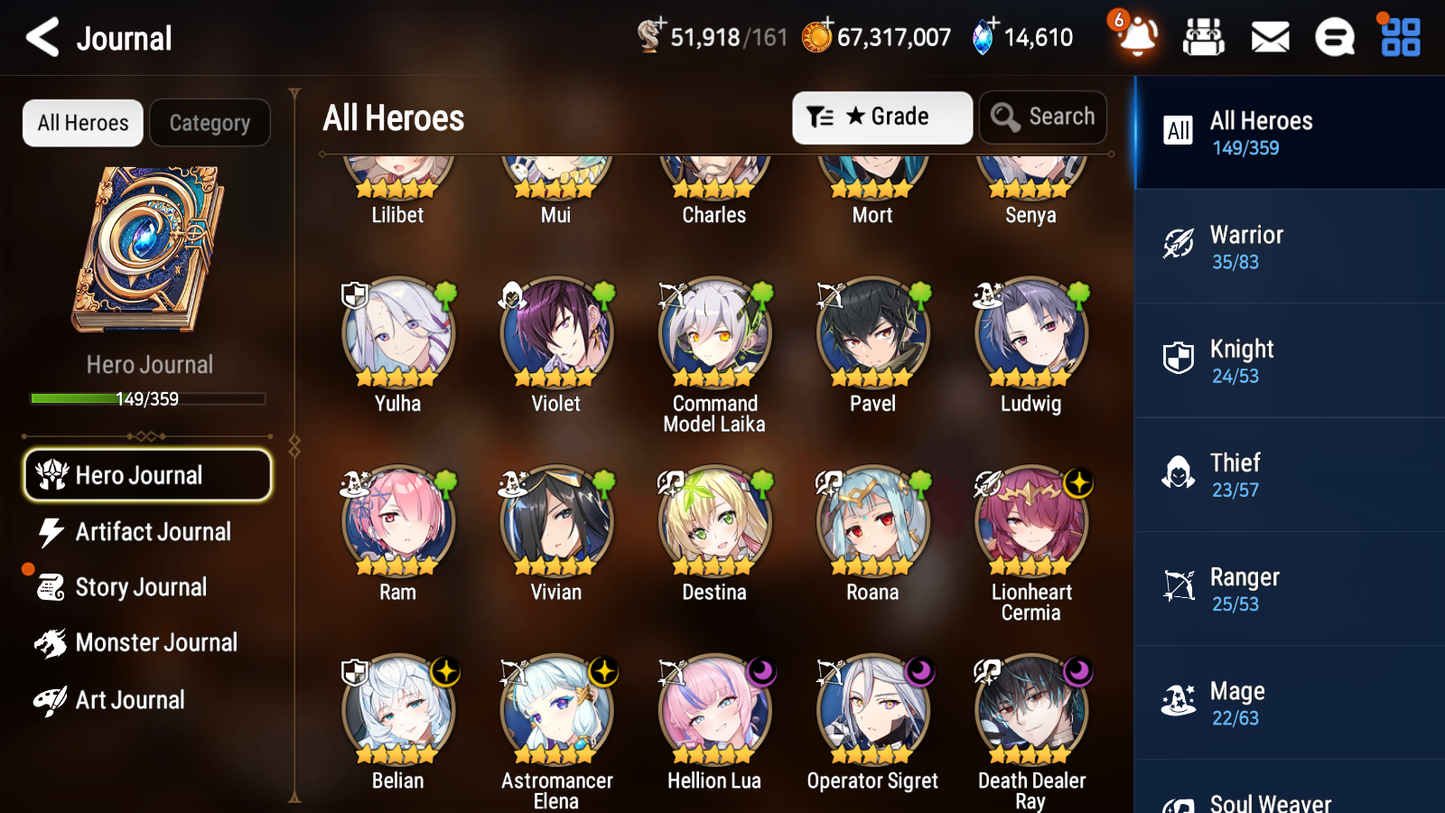Open the main menu grid icon

click(1399, 37)
